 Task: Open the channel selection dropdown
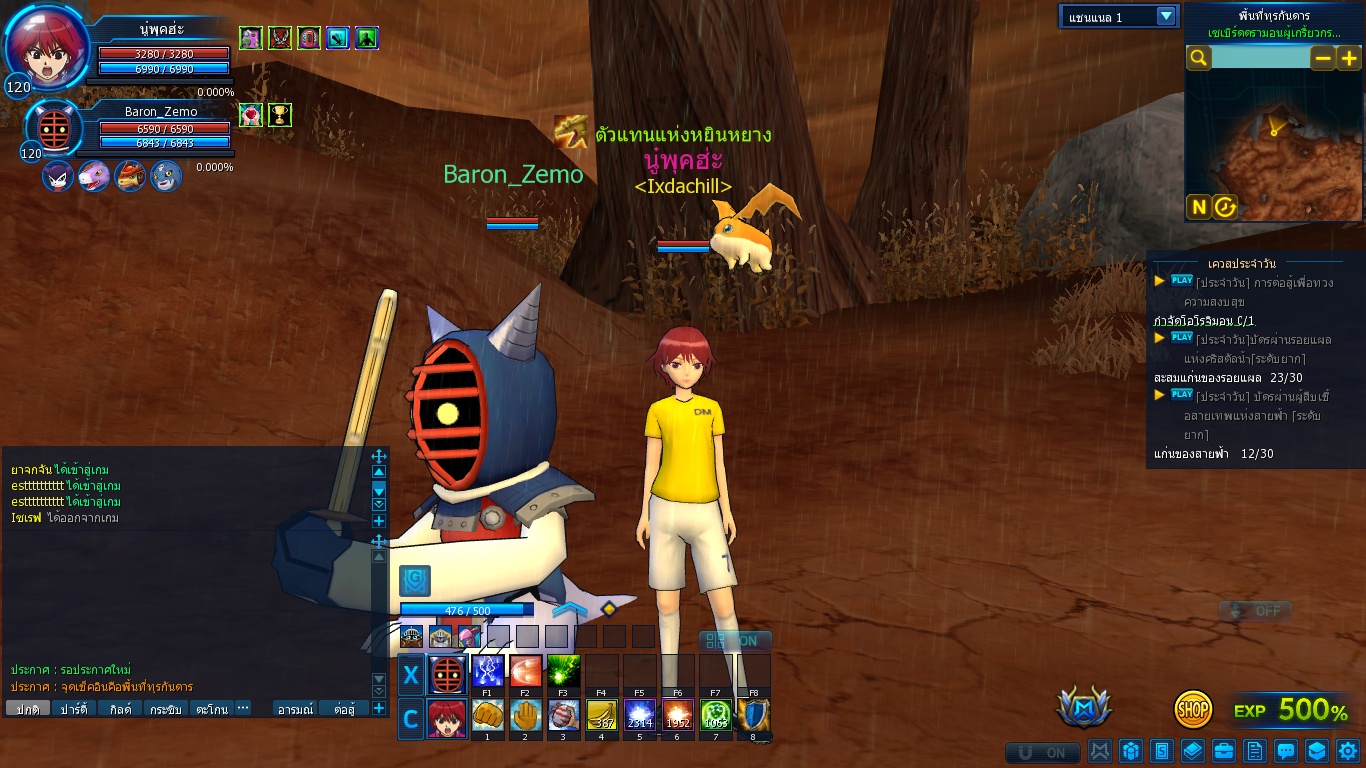pyautogui.click(x=1165, y=16)
